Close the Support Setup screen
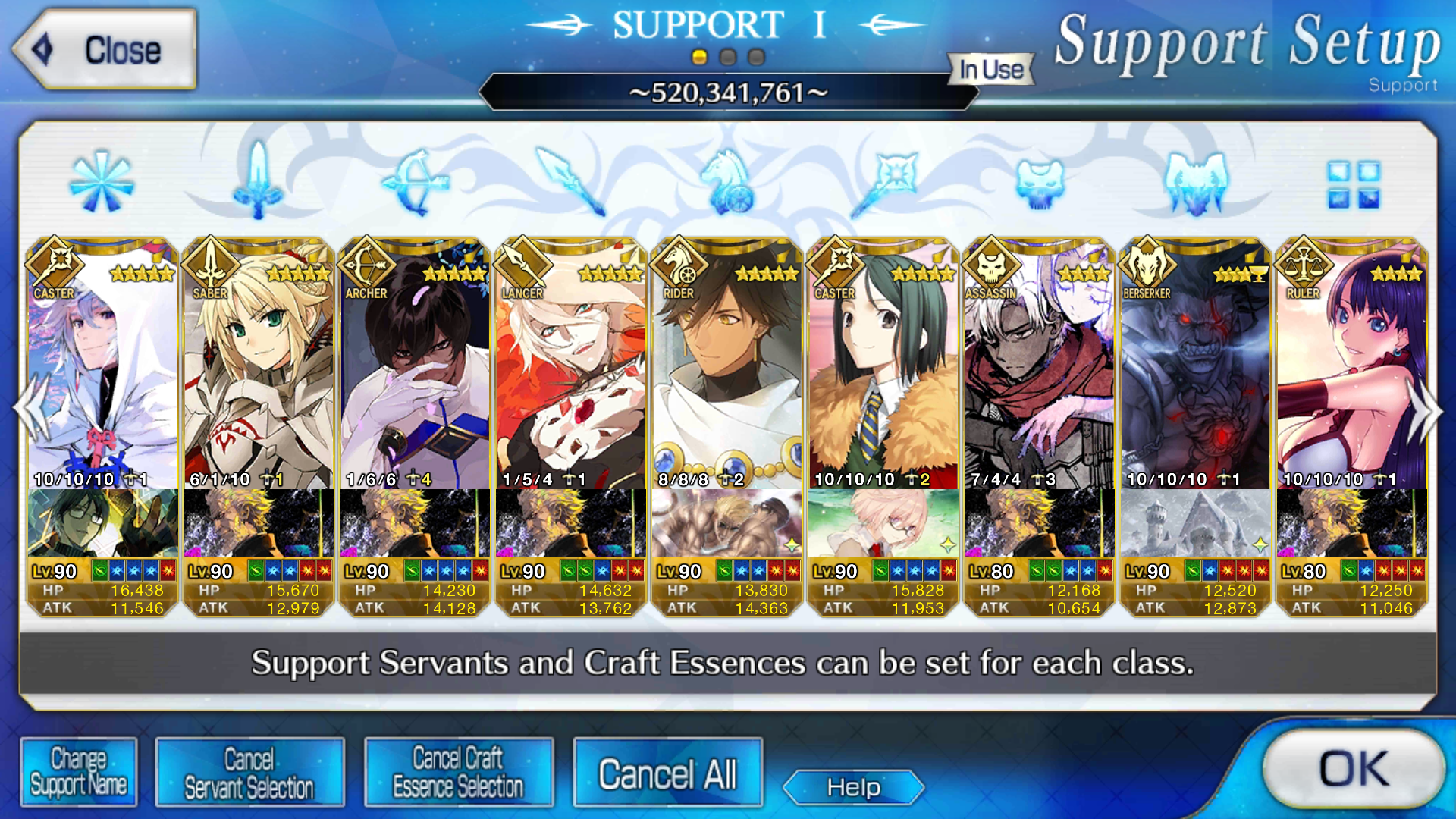Screen dimensions: 1456x819 [105, 50]
